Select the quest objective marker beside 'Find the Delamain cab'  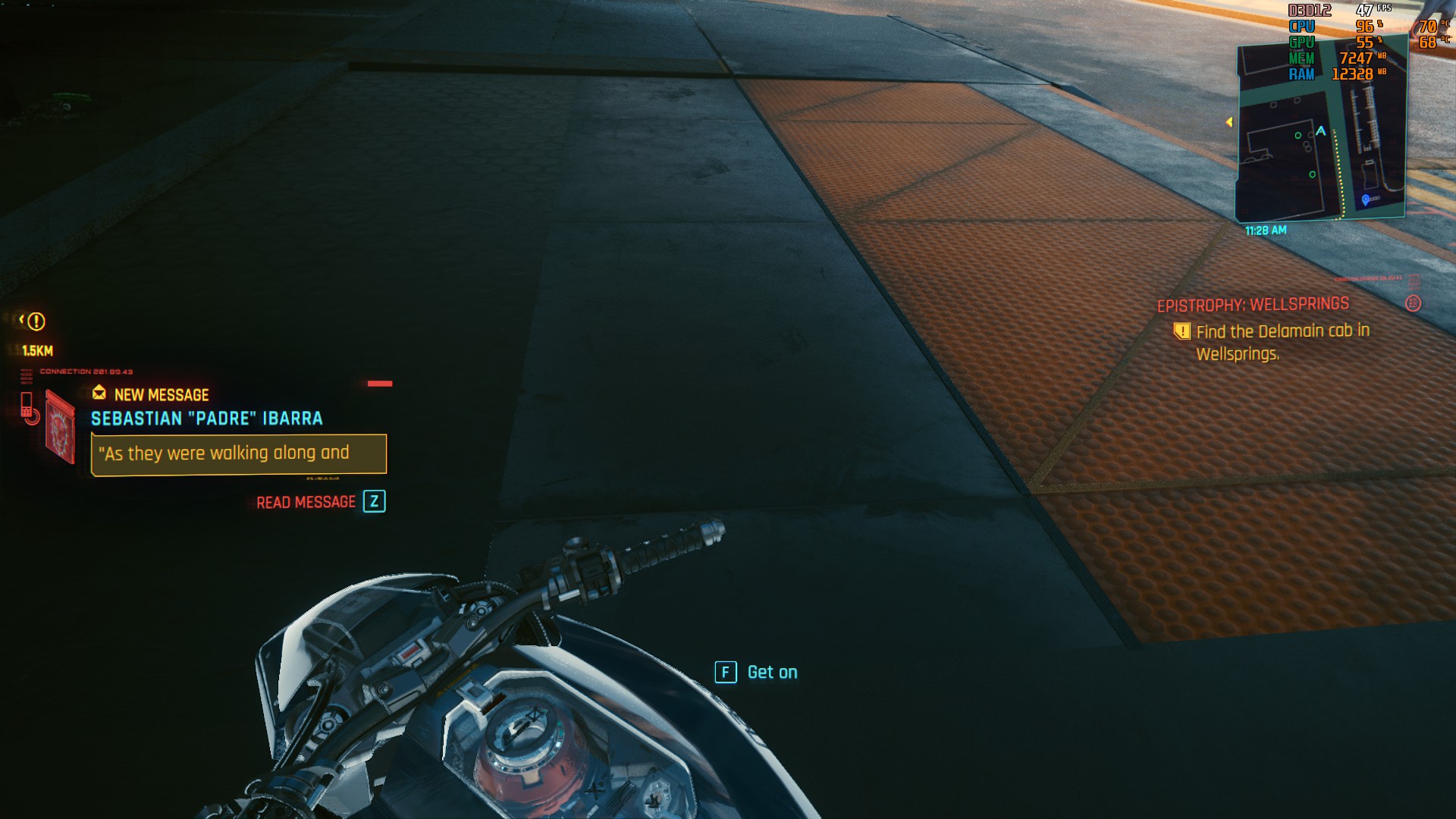[x=1182, y=331]
